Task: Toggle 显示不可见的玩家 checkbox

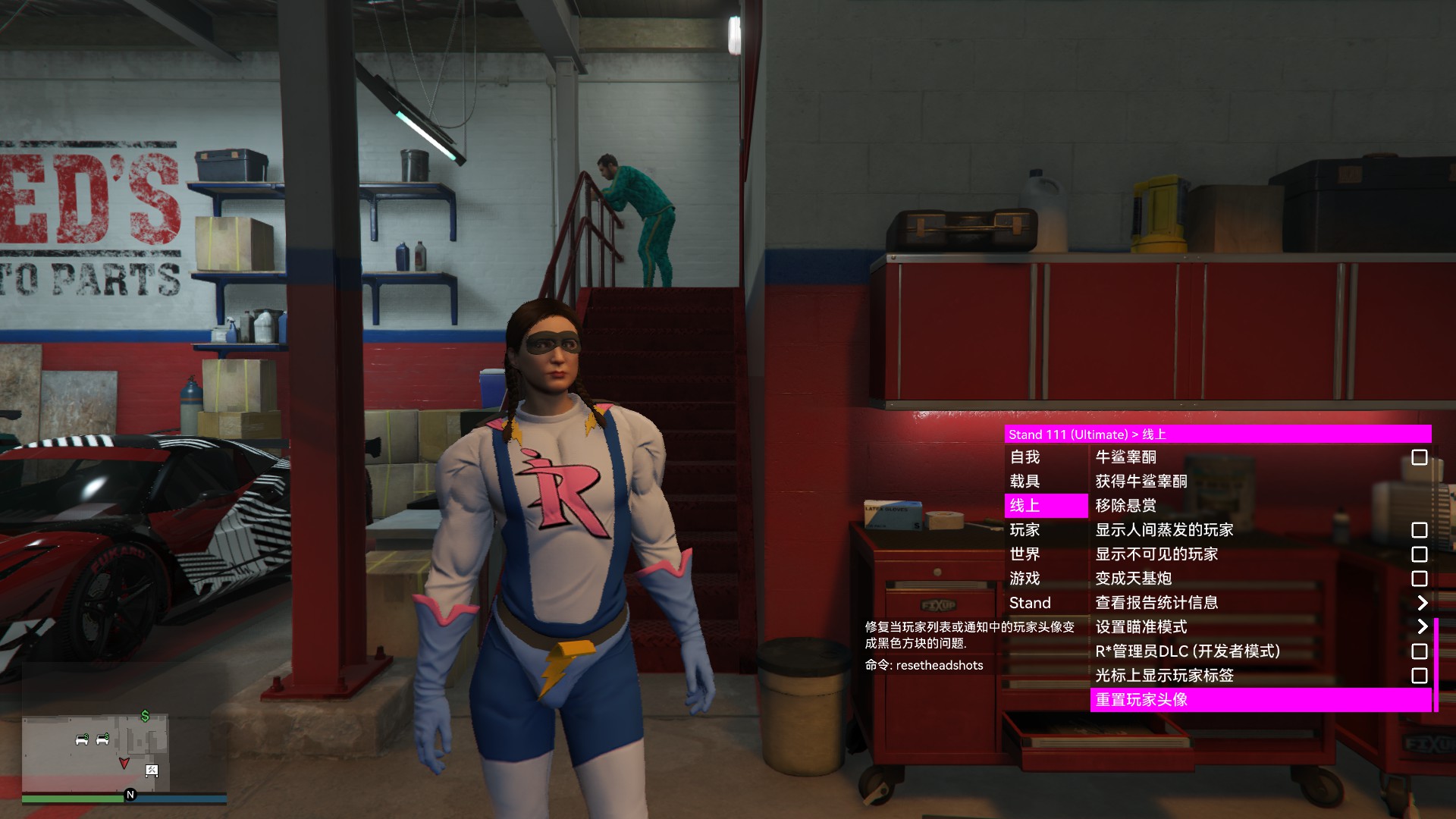Action: tap(1419, 554)
